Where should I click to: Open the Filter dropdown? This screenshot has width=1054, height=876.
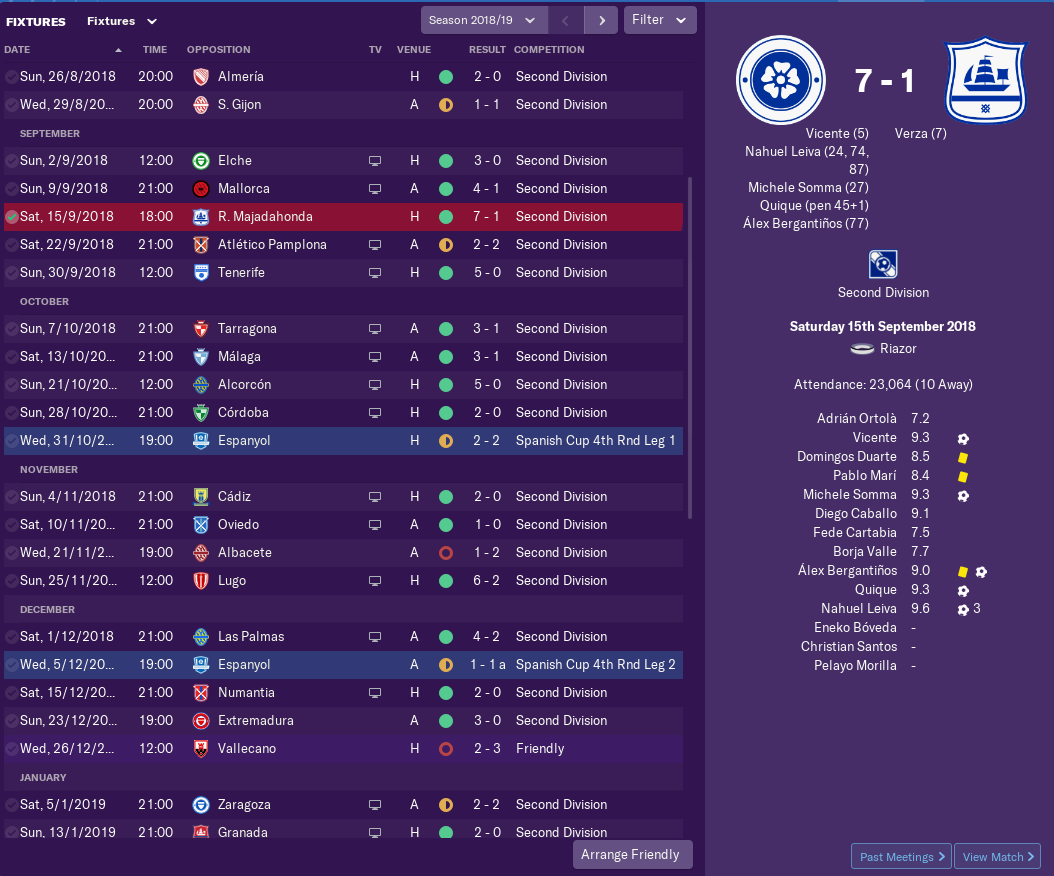pyautogui.click(x=659, y=20)
